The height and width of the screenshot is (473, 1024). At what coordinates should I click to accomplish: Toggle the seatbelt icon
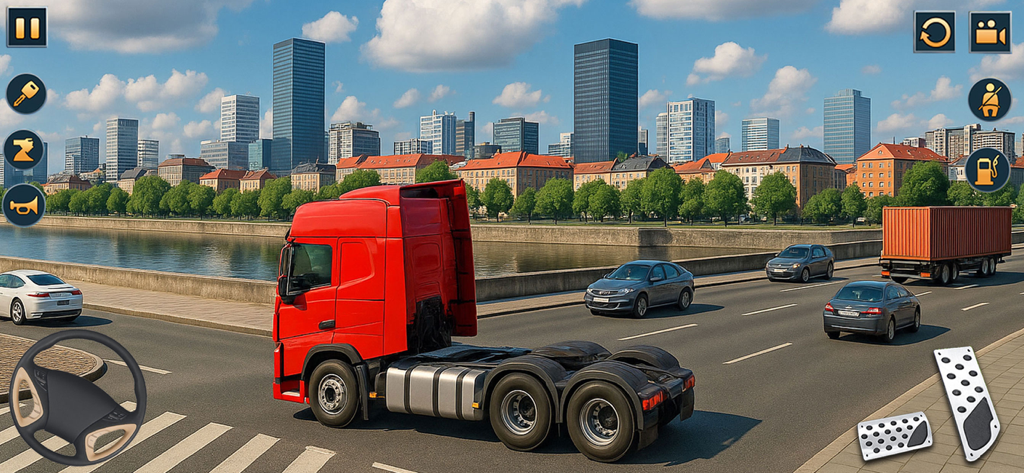988,100
